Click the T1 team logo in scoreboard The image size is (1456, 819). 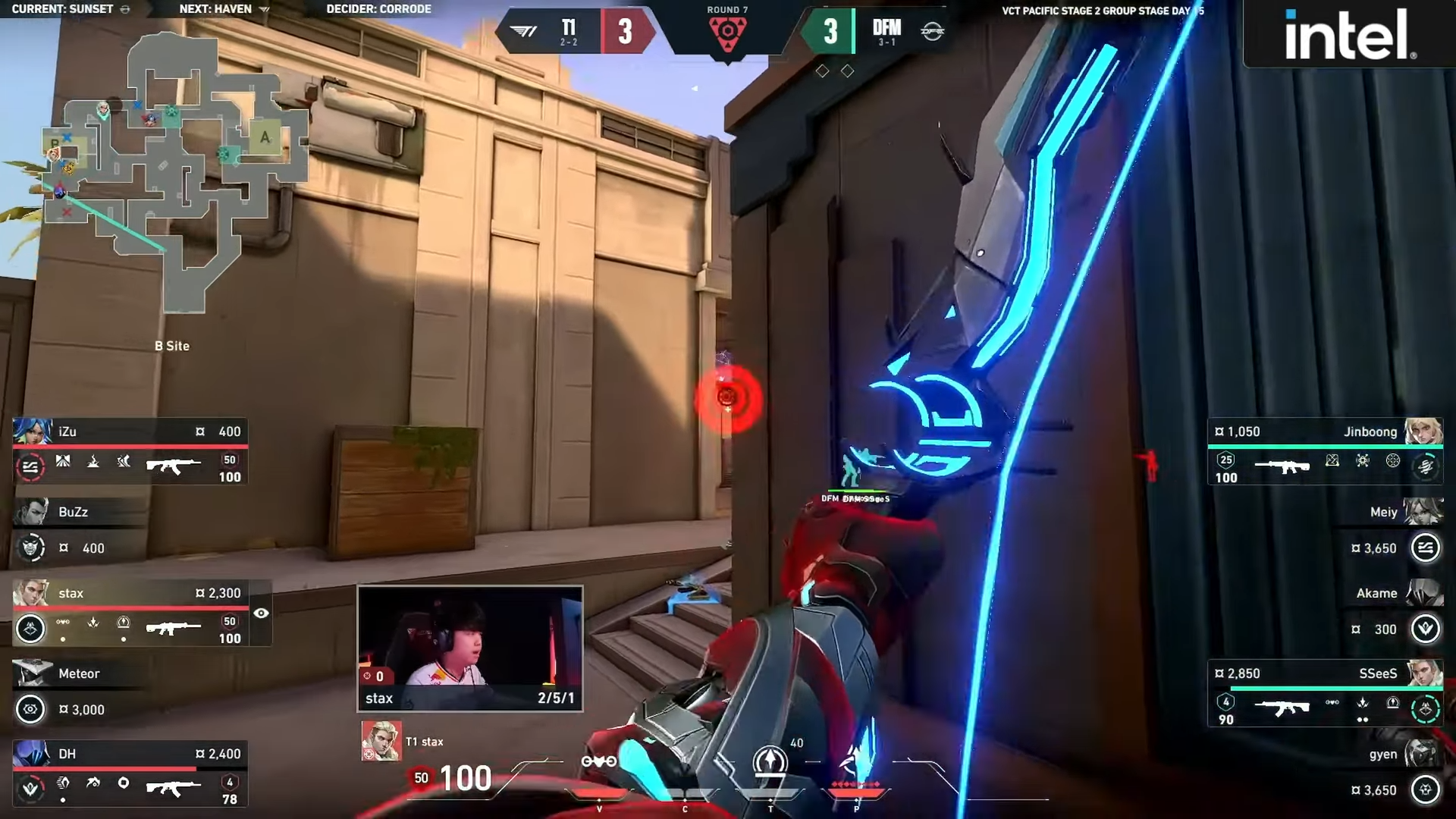pyautogui.click(x=523, y=31)
